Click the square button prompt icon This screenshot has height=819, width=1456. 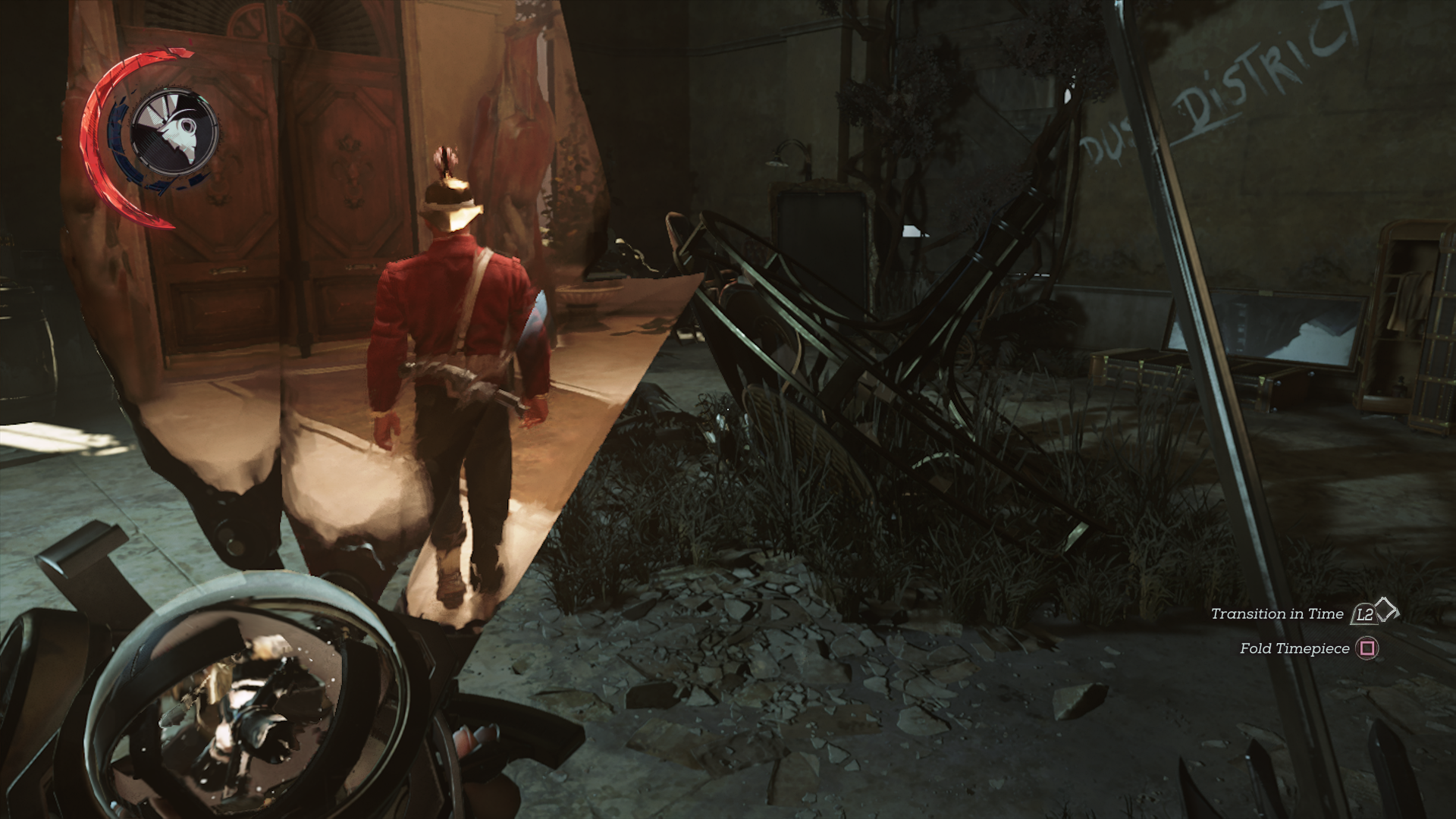click(x=1369, y=649)
